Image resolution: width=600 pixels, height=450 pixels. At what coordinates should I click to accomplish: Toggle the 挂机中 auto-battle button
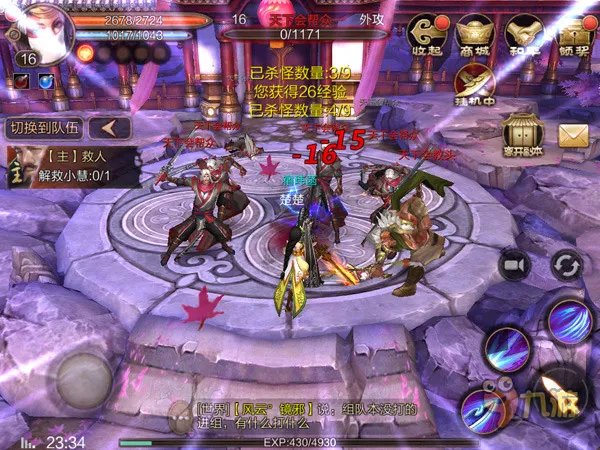474,87
